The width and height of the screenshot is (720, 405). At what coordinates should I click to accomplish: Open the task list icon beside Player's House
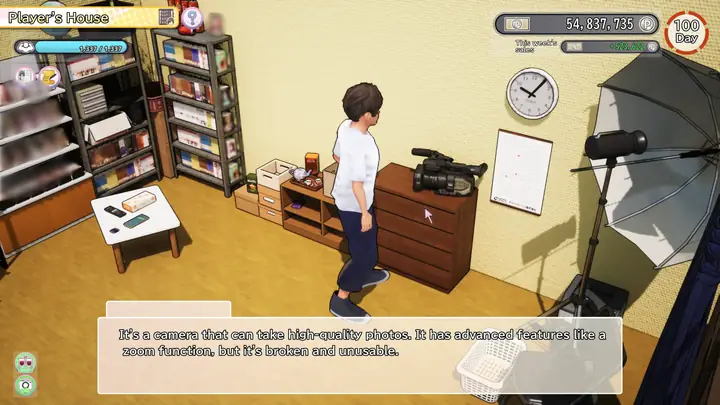click(x=167, y=17)
